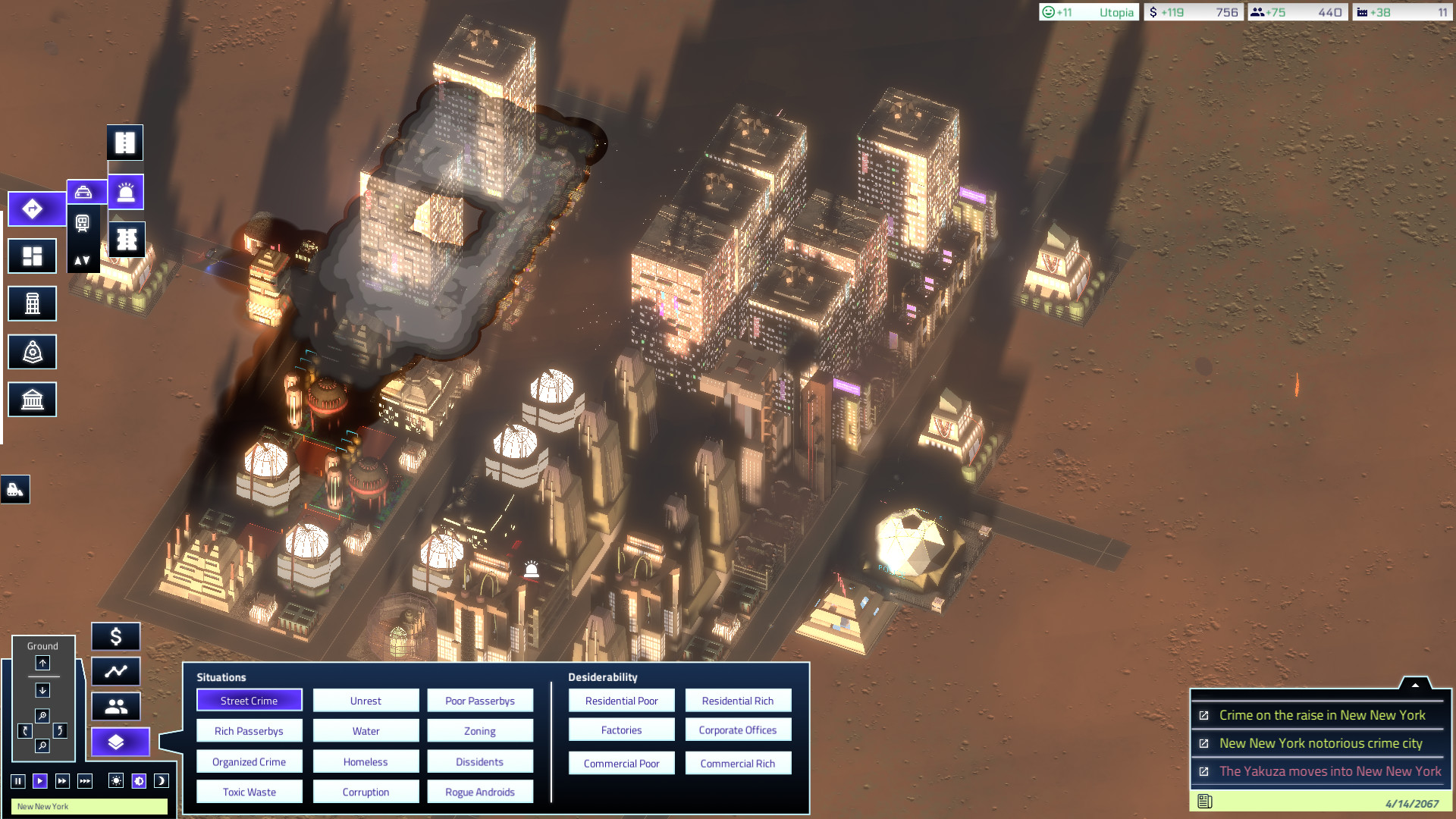Image resolution: width=1456 pixels, height=819 pixels.
Task: Pause the game simulation
Action: (x=17, y=781)
